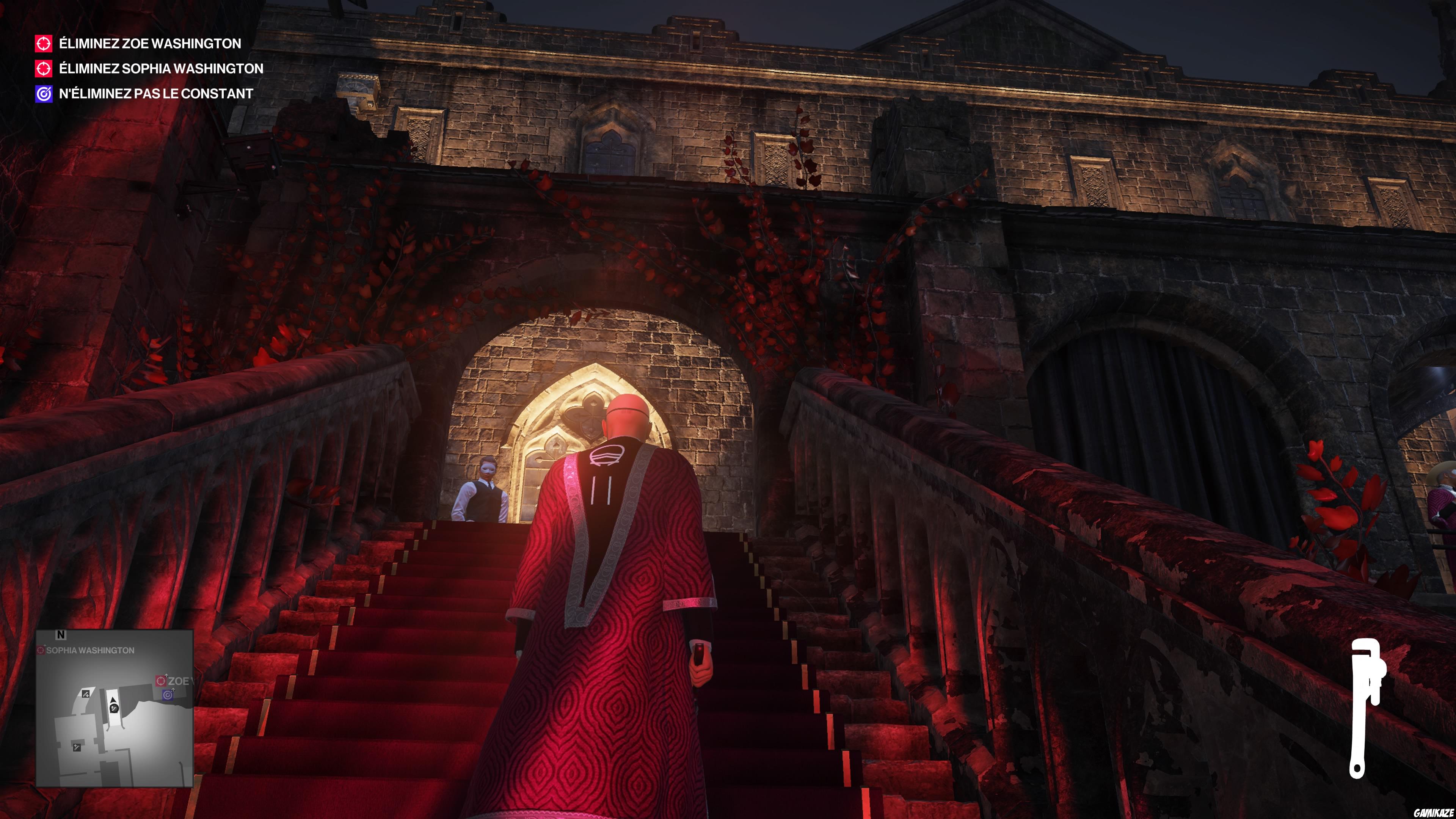This screenshot has width=1456, height=819.
Task: Expand the arrow above the Constant's map marker
Action: pyautogui.click(x=174, y=690)
